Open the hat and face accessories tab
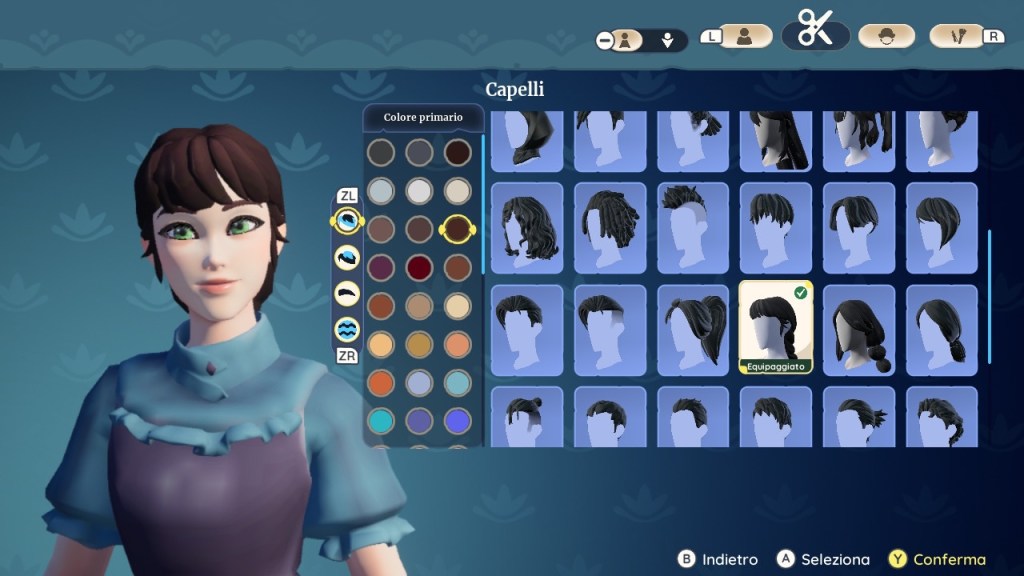 tap(886, 37)
